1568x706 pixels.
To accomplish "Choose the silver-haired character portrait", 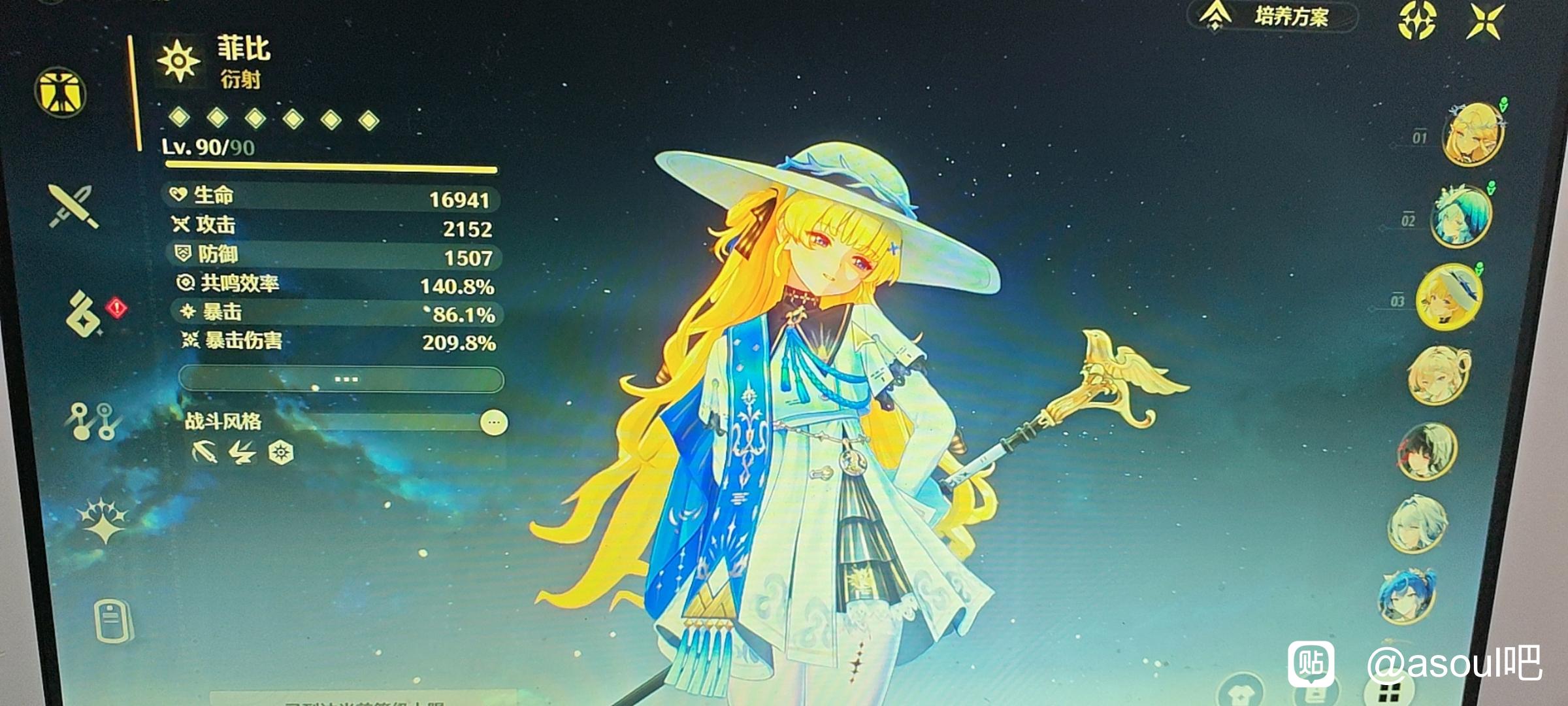I will [x=1417, y=524].
